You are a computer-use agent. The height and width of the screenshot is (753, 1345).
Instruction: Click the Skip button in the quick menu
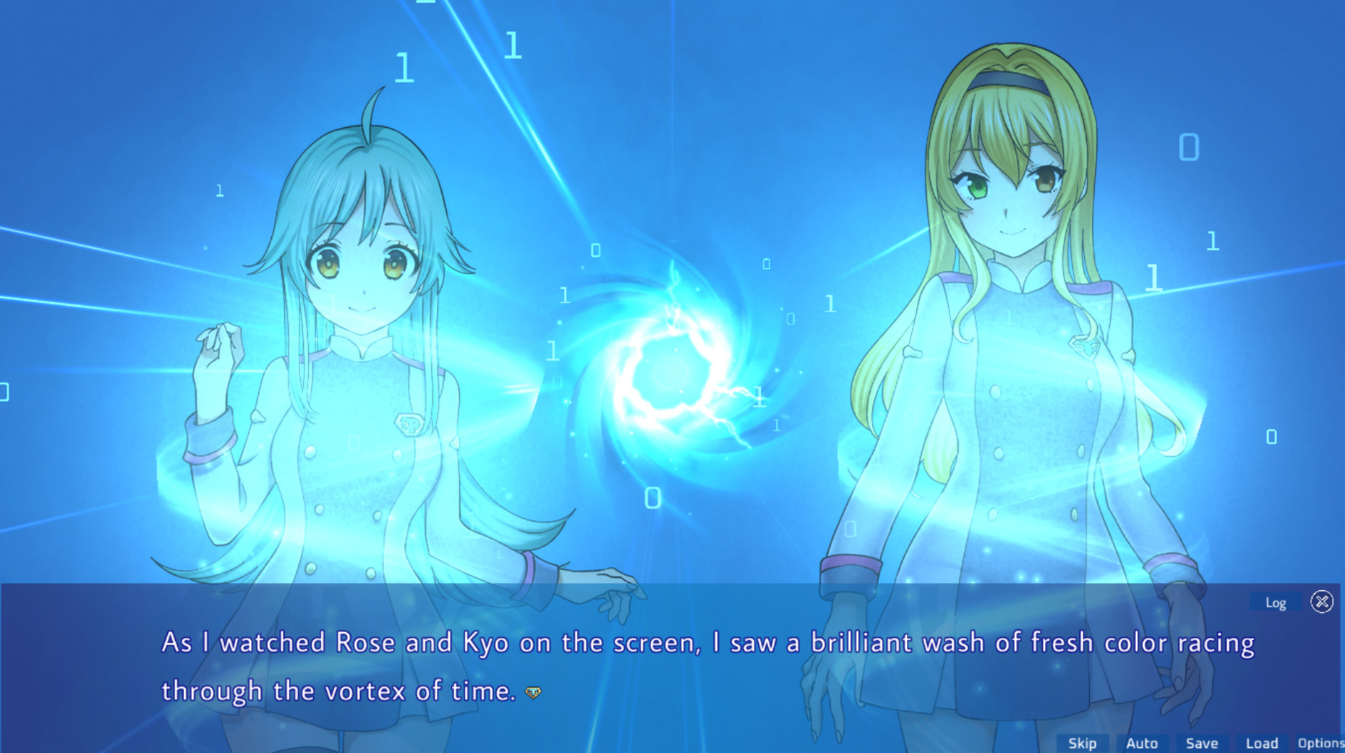(1083, 743)
